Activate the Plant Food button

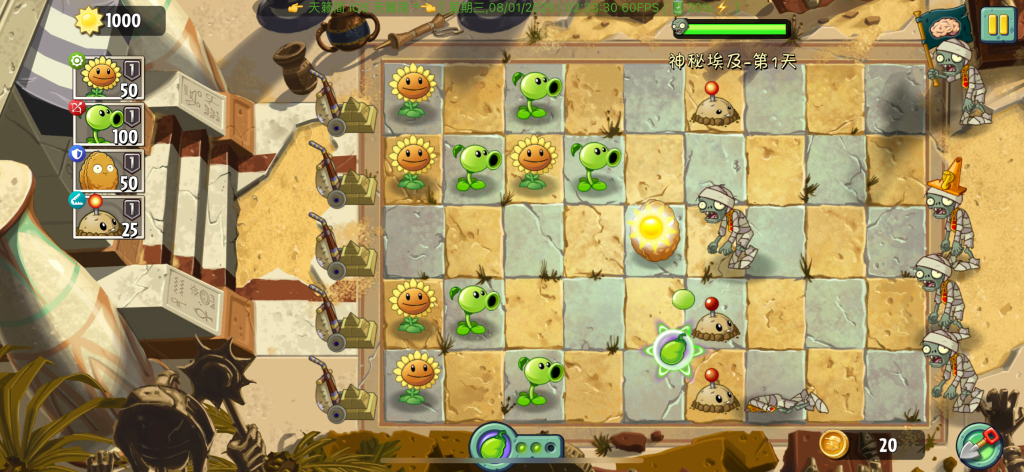click(493, 446)
